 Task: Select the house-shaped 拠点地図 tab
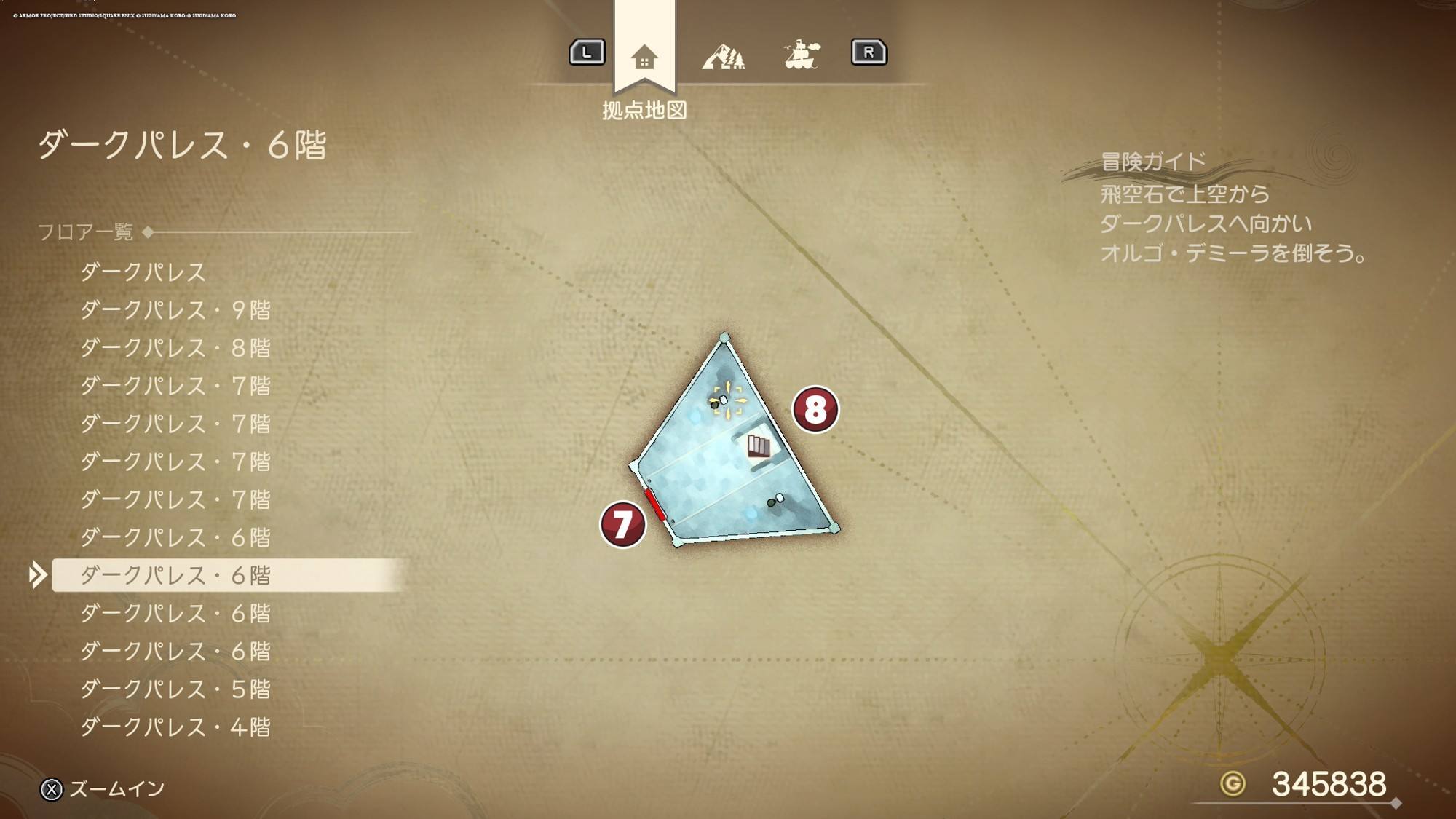[x=644, y=56]
